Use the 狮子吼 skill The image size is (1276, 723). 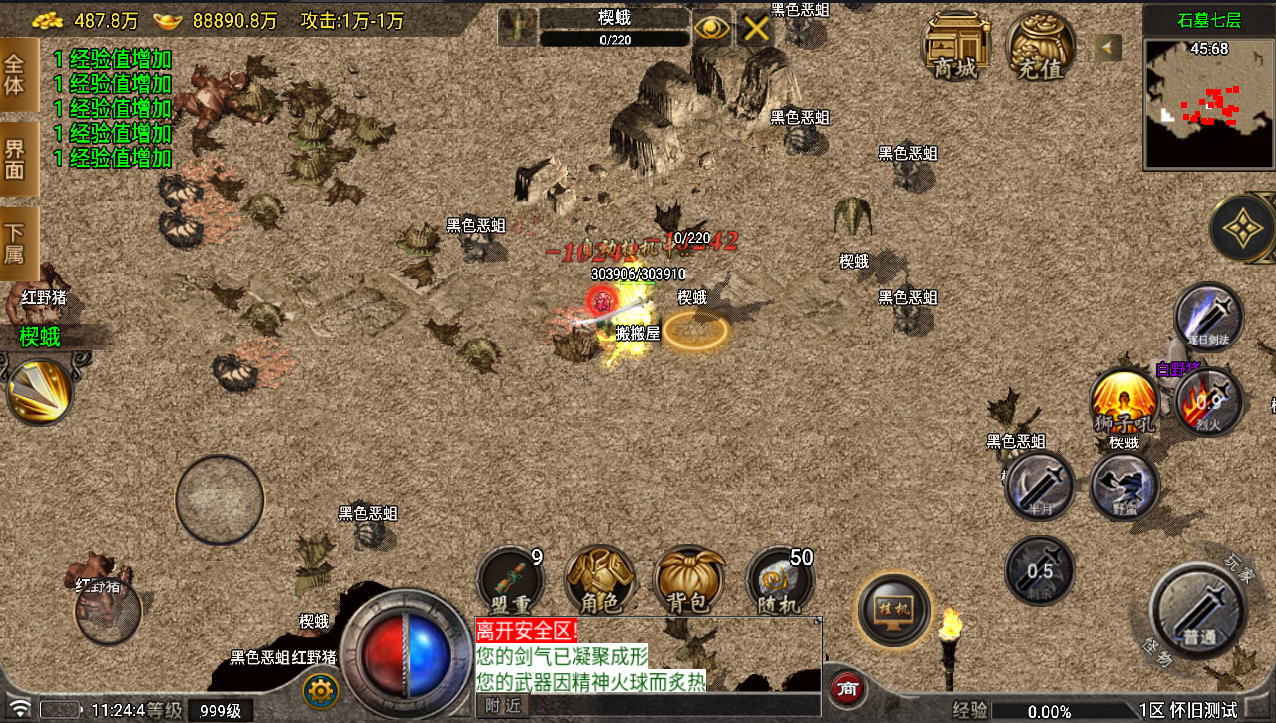coord(1124,401)
